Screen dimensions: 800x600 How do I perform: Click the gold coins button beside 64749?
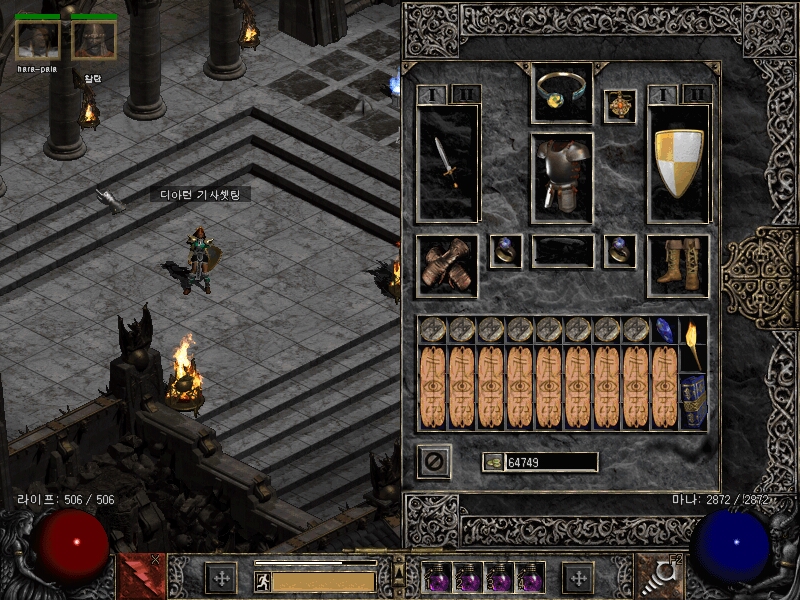(492, 462)
